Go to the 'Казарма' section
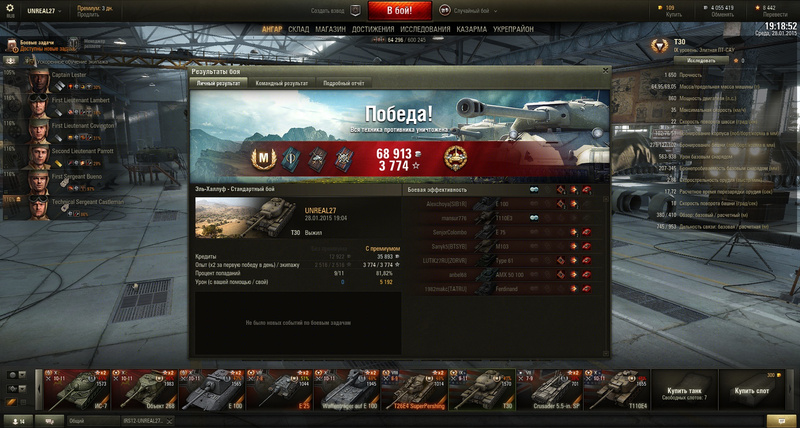The width and height of the screenshot is (800, 428). (x=474, y=30)
